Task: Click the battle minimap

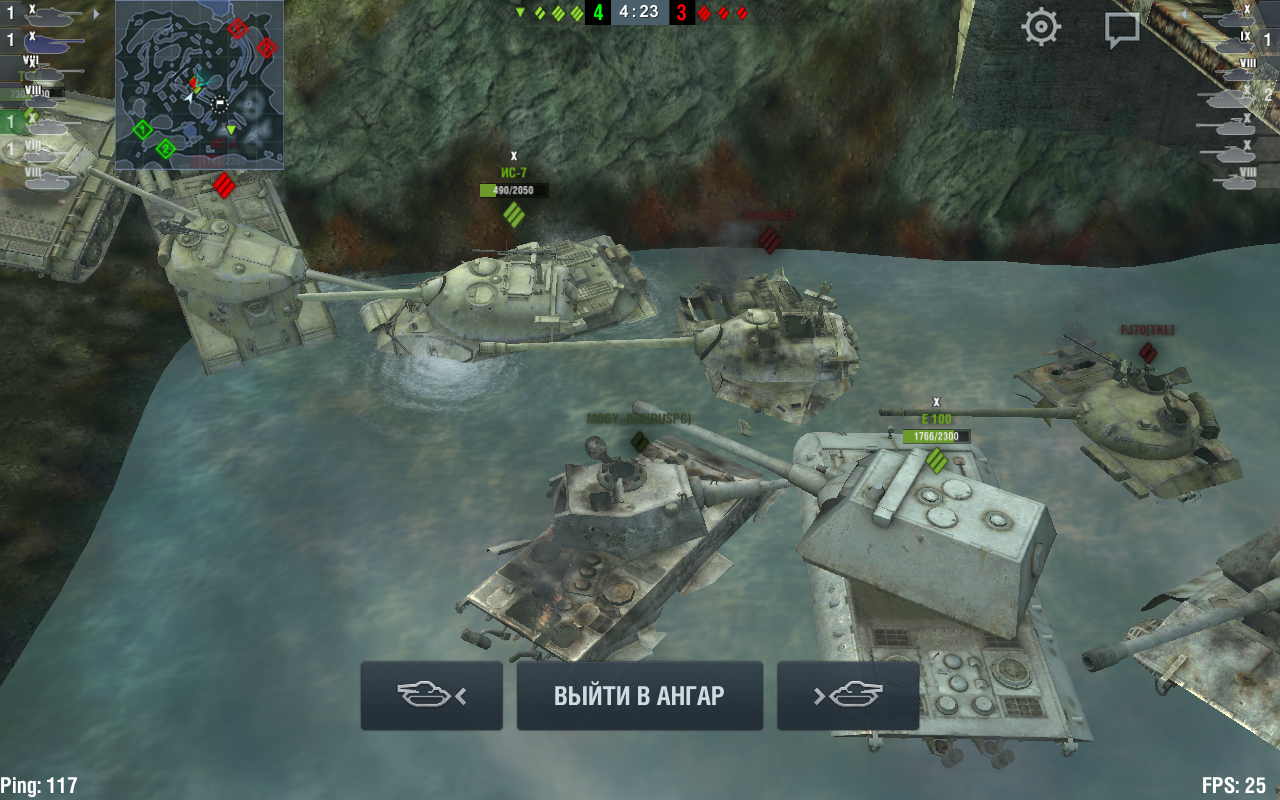Action: [199, 85]
